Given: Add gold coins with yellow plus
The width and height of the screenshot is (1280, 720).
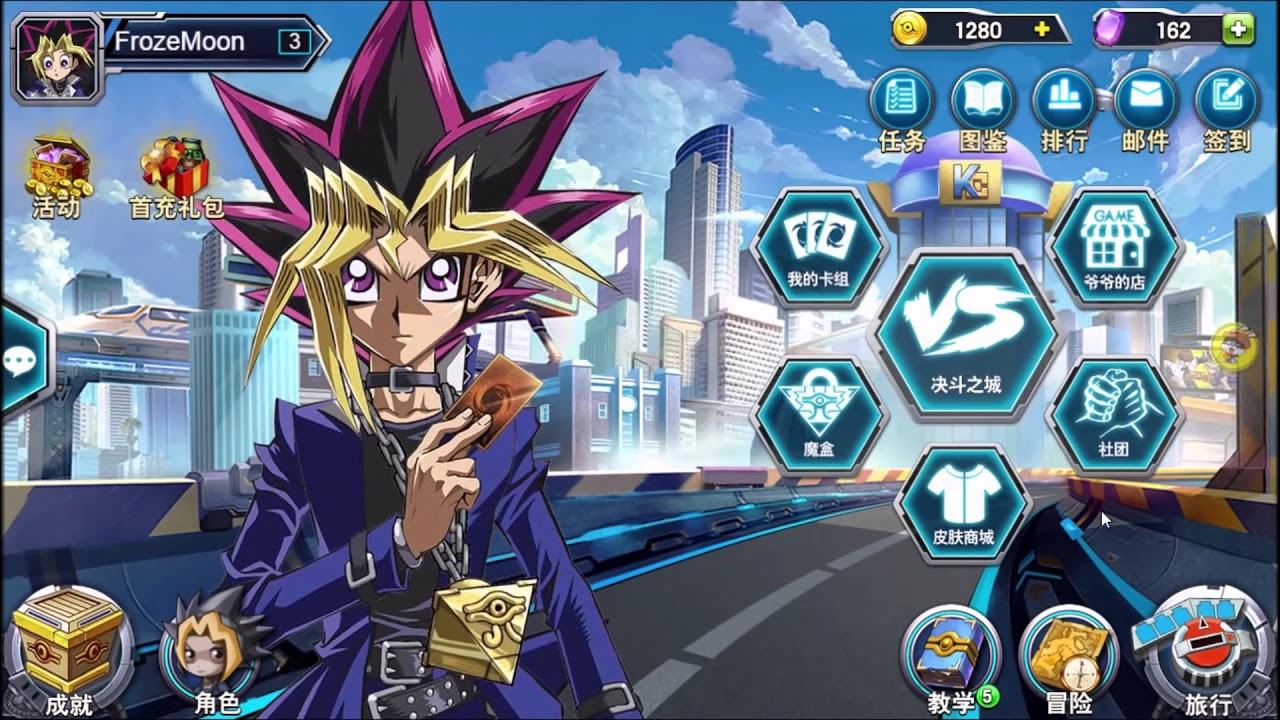Looking at the screenshot, I should click(1042, 30).
